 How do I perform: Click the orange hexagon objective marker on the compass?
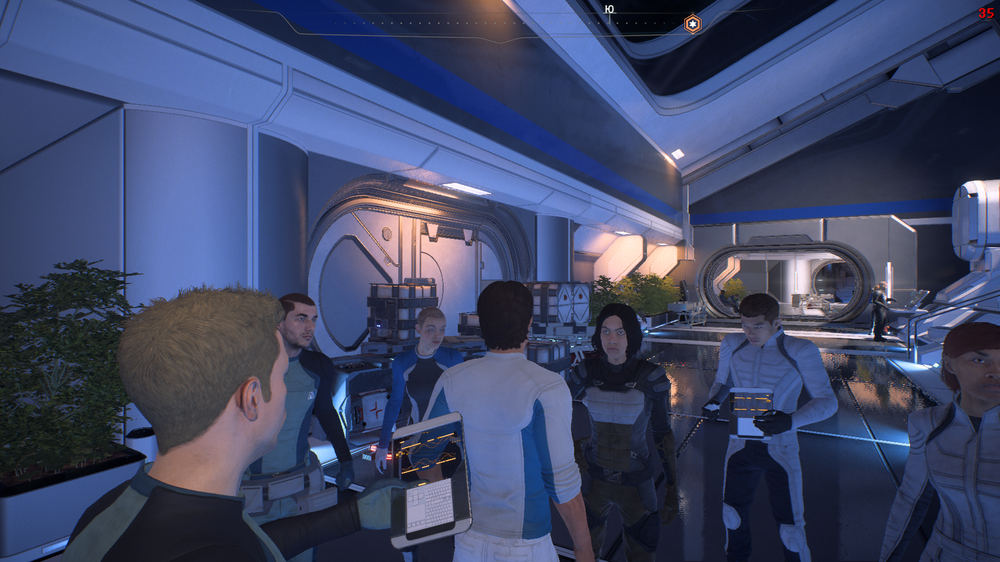tap(692, 23)
